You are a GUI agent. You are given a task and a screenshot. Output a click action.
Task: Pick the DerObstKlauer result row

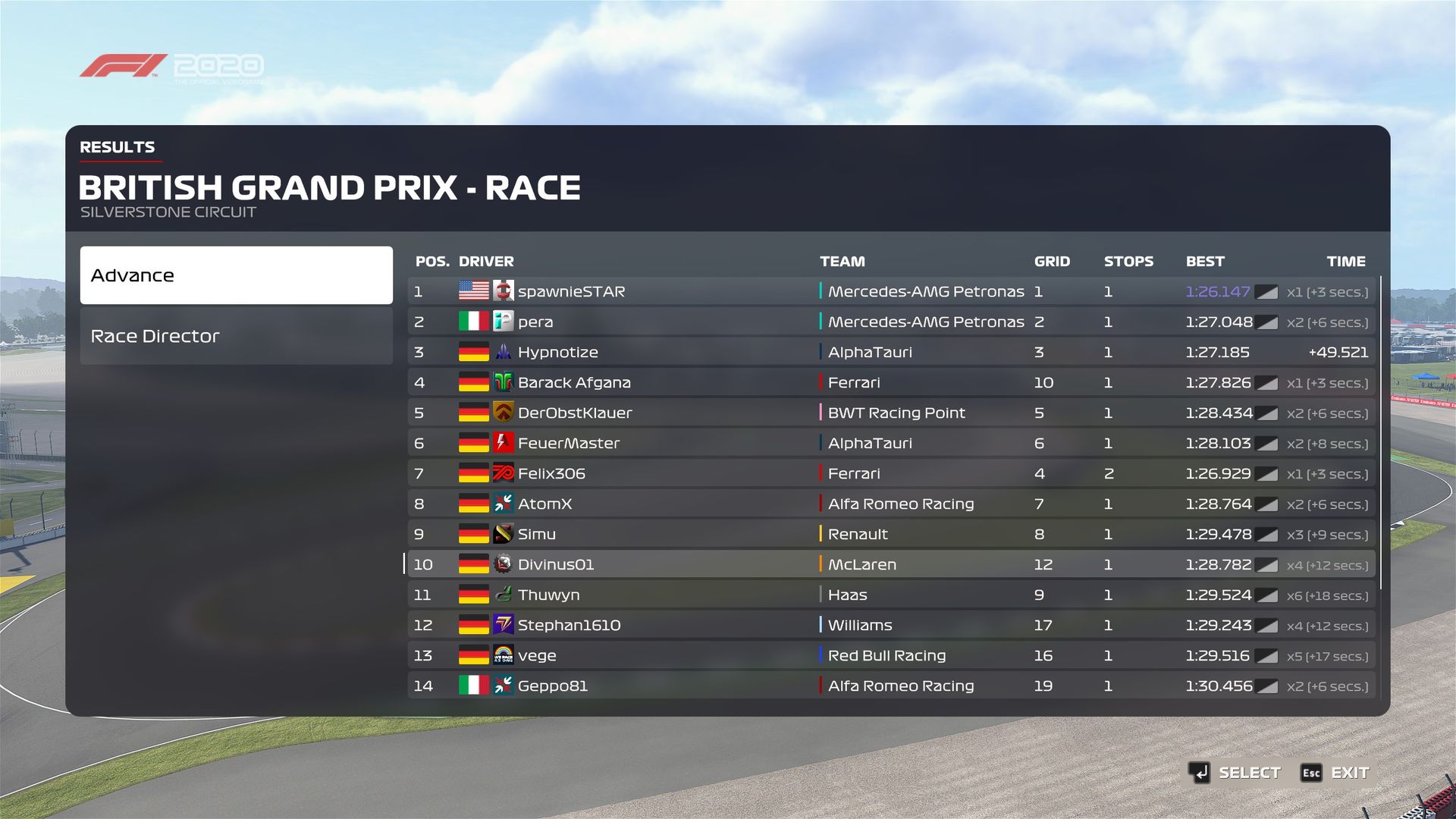coord(891,413)
